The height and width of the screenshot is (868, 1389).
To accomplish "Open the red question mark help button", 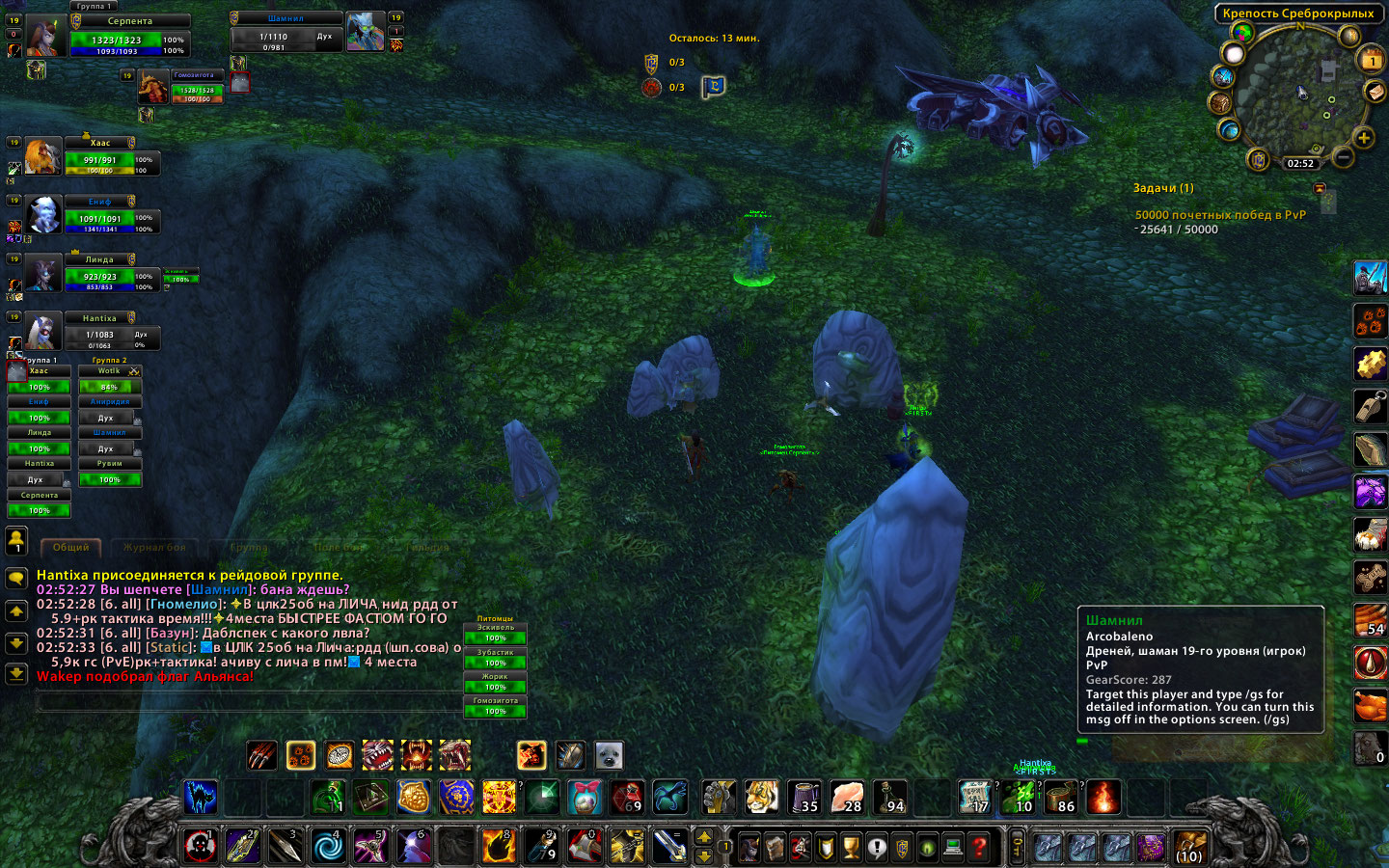I will coord(979,848).
